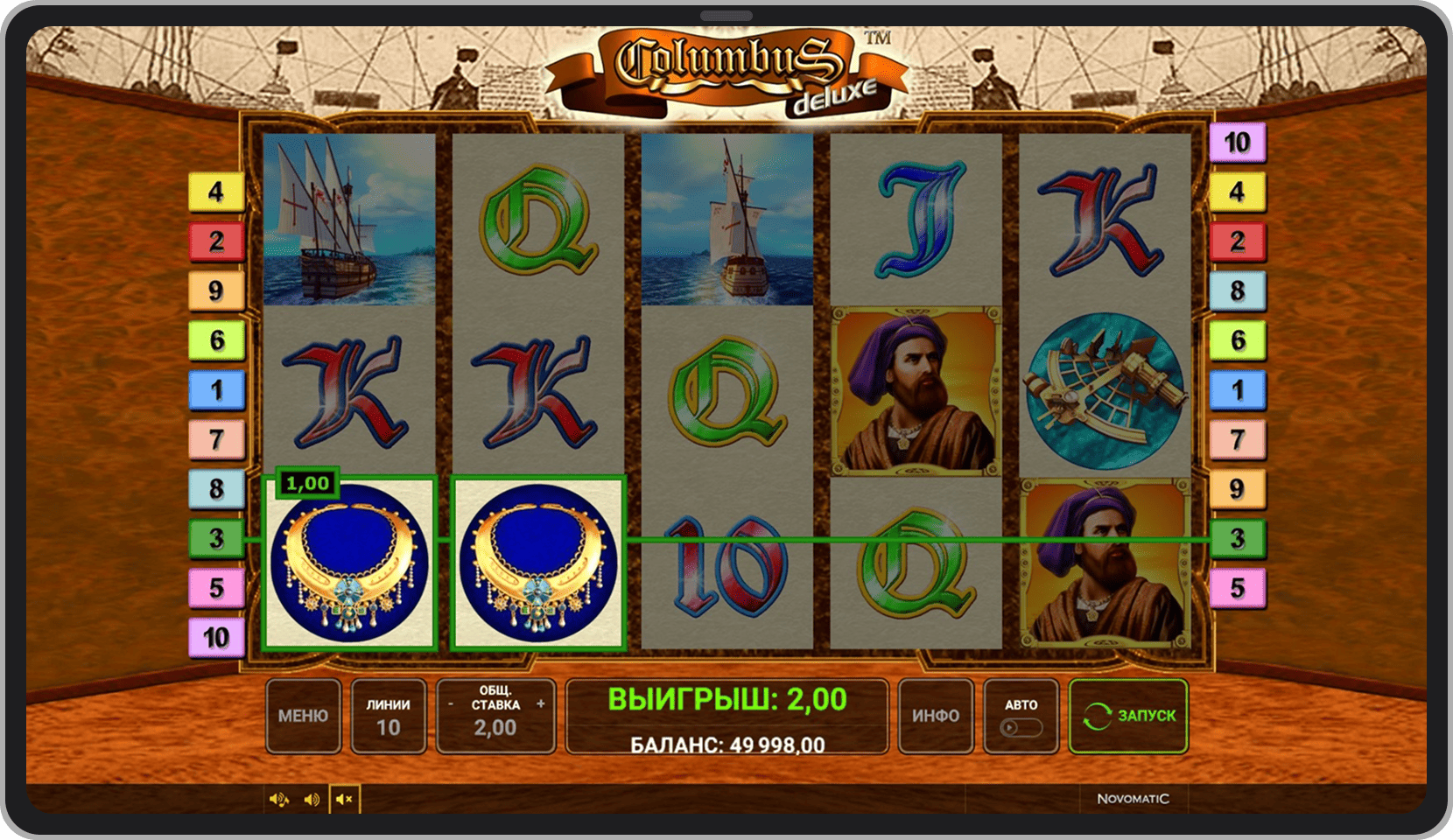Spin the reels with ЗАПУСК
Image resolution: width=1453 pixels, height=840 pixels.
click(x=1128, y=716)
